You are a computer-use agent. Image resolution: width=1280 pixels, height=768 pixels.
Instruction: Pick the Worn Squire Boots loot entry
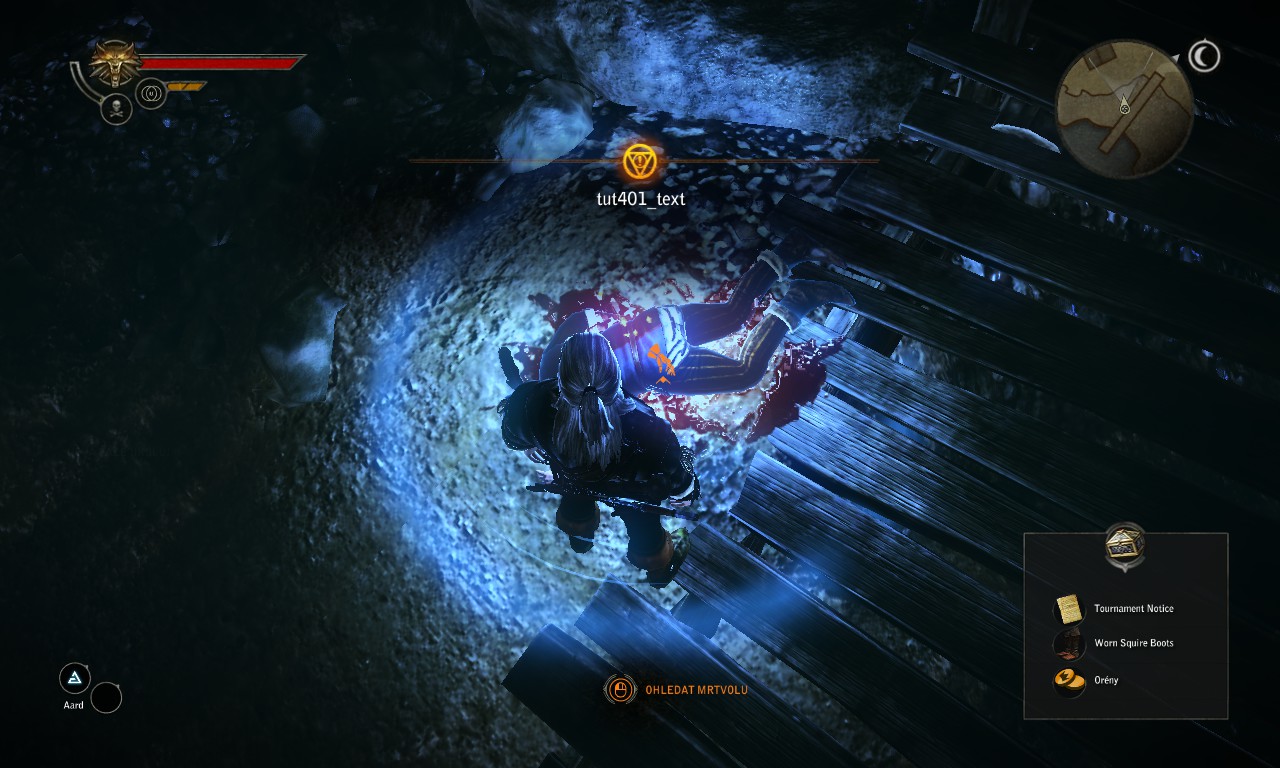pyautogui.click(x=1133, y=643)
